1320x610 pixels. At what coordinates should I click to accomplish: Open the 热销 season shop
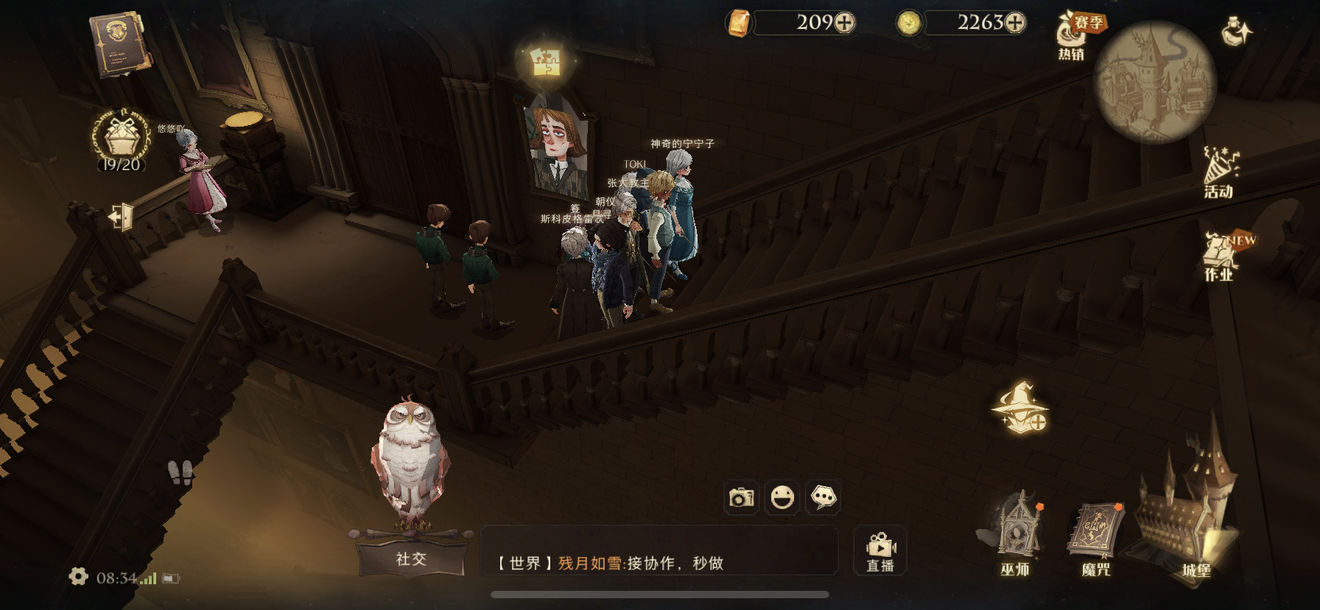pos(1076,35)
